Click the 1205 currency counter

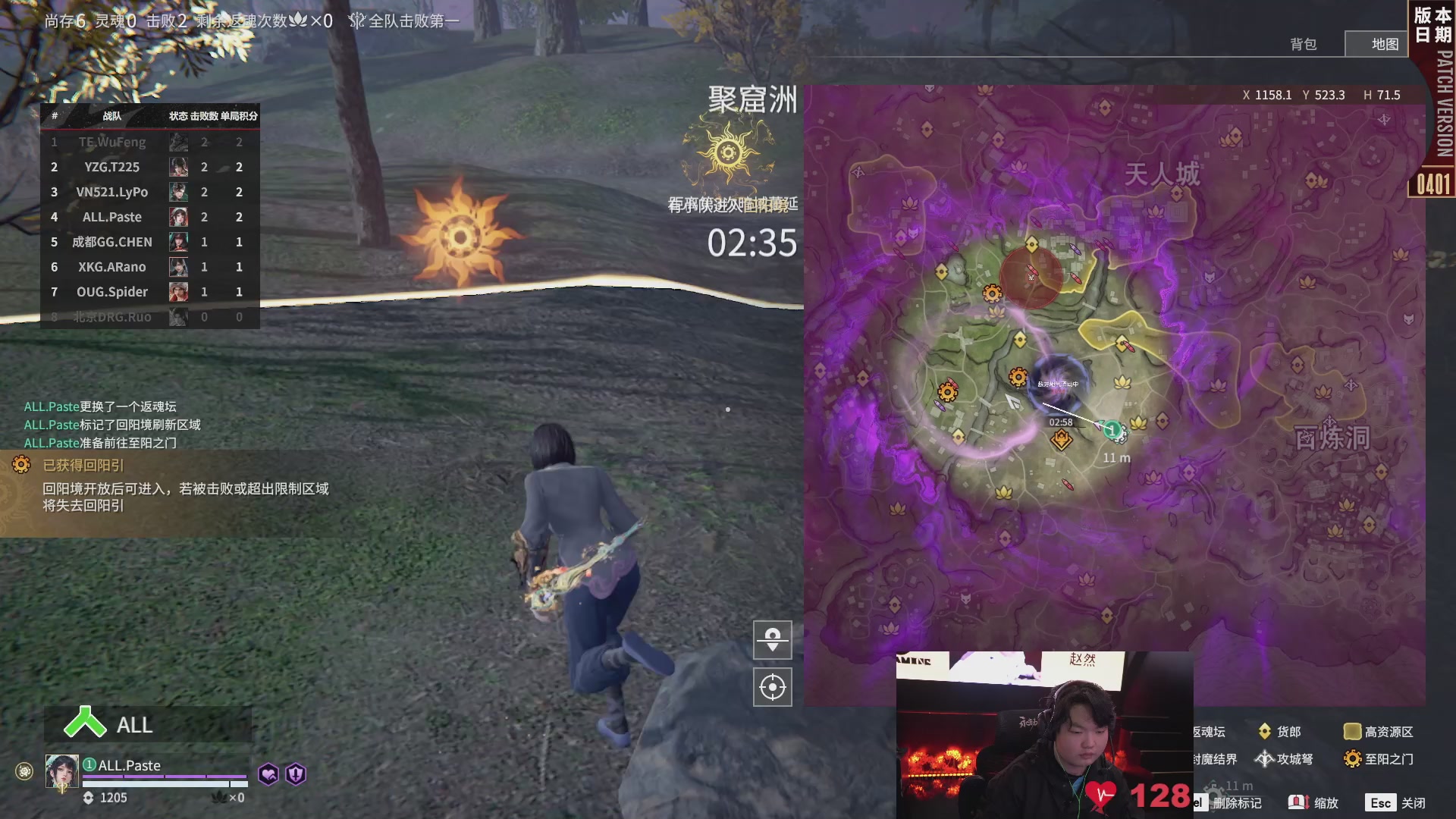pyautogui.click(x=114, y=798)
